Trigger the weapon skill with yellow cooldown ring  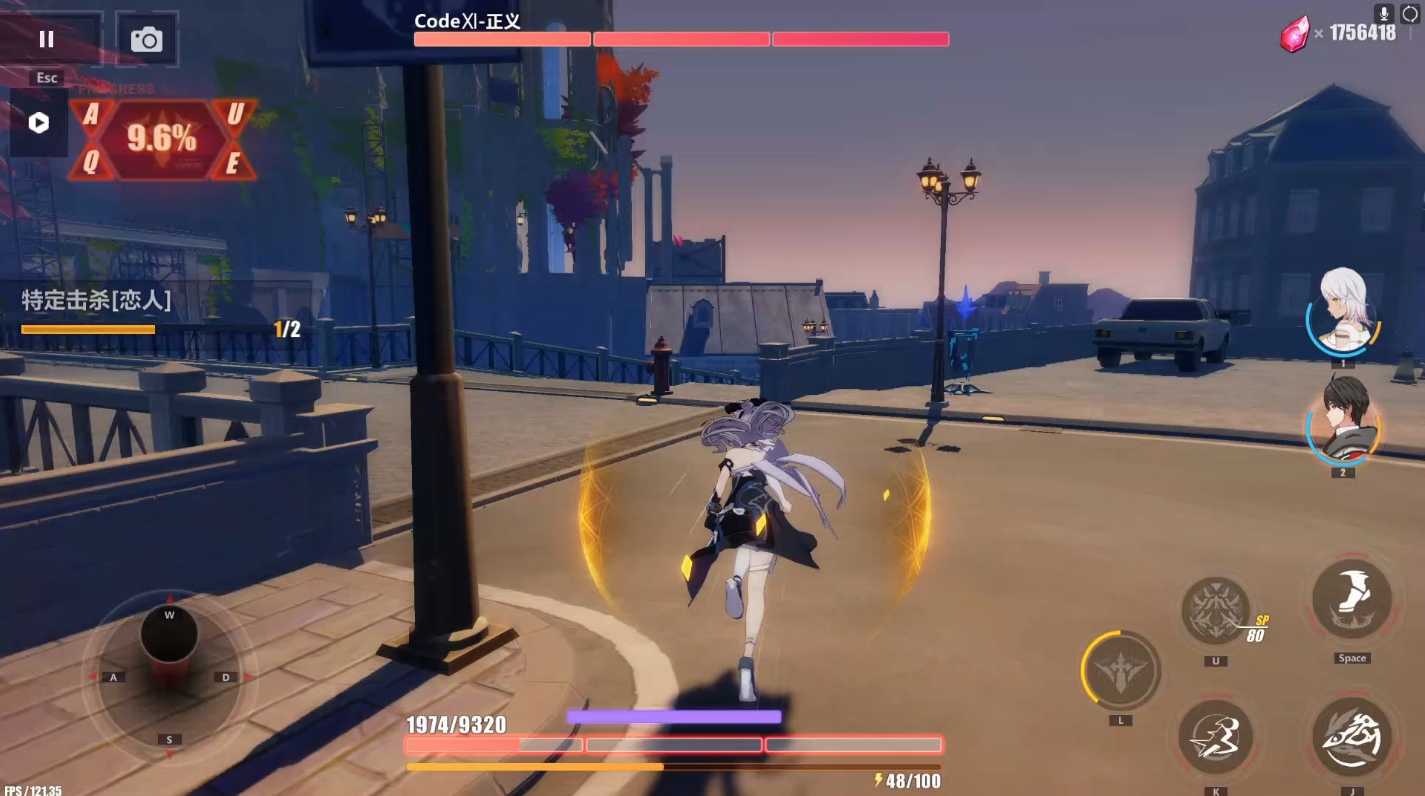(1120, 670)
